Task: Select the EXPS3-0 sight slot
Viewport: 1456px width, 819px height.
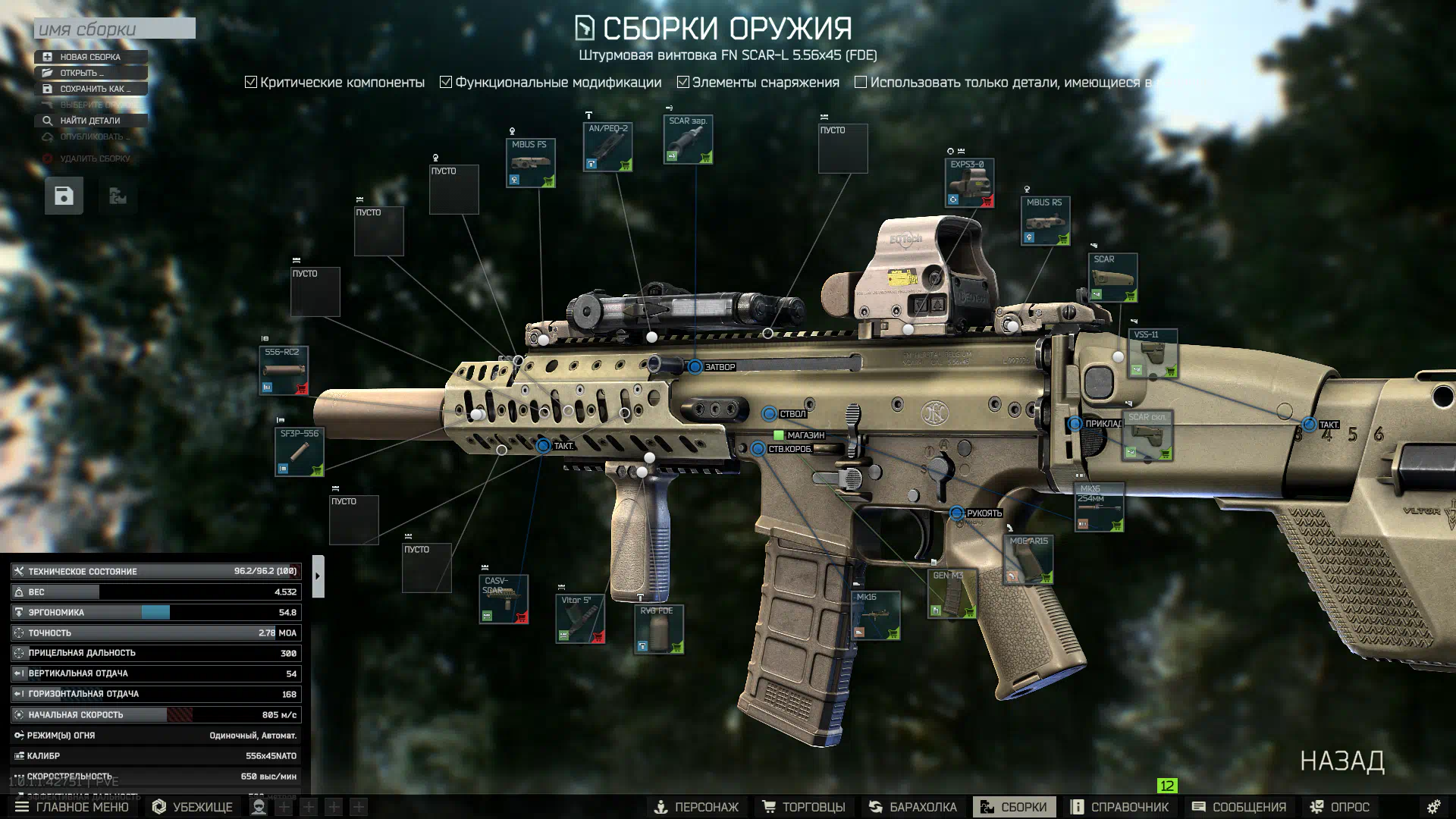Action: [x=969, y=184]
